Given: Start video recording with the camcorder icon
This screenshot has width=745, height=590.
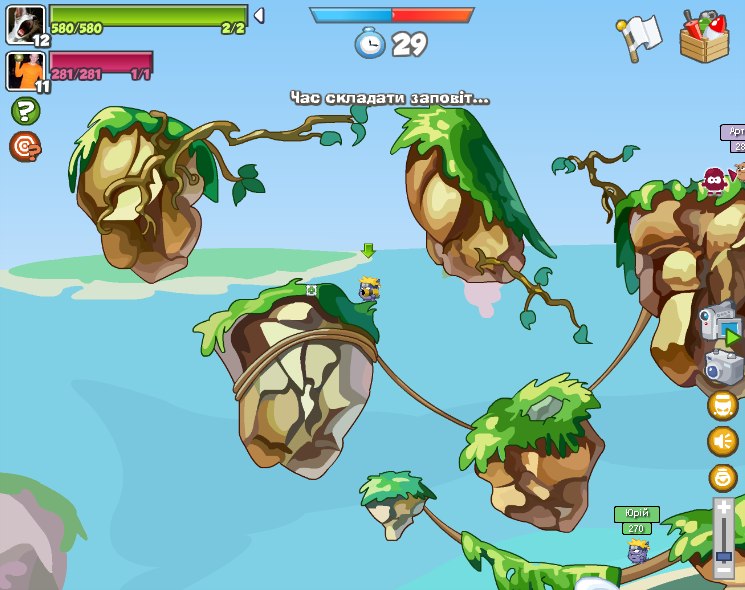Looking at the screenshot, I should (719, 322).
